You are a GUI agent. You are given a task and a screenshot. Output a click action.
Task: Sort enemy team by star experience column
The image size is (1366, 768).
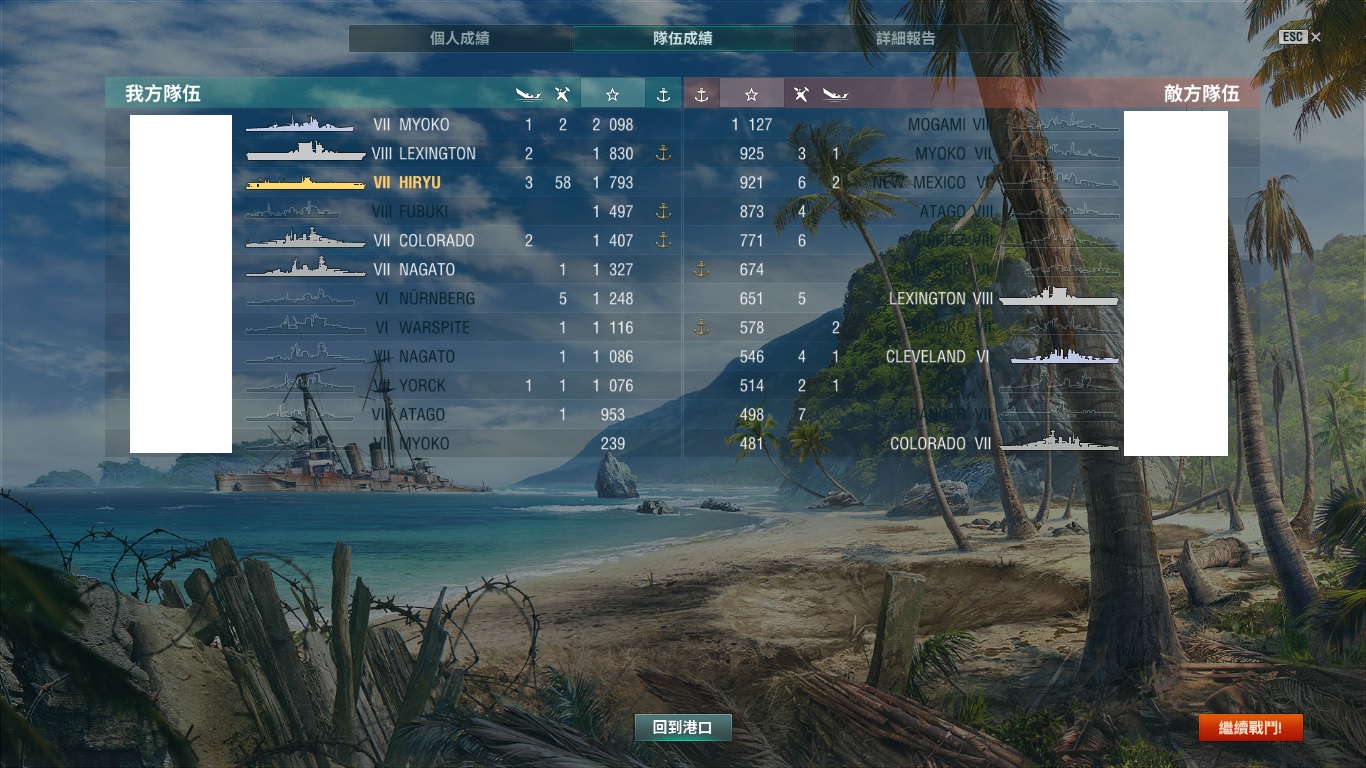point(751,94)
